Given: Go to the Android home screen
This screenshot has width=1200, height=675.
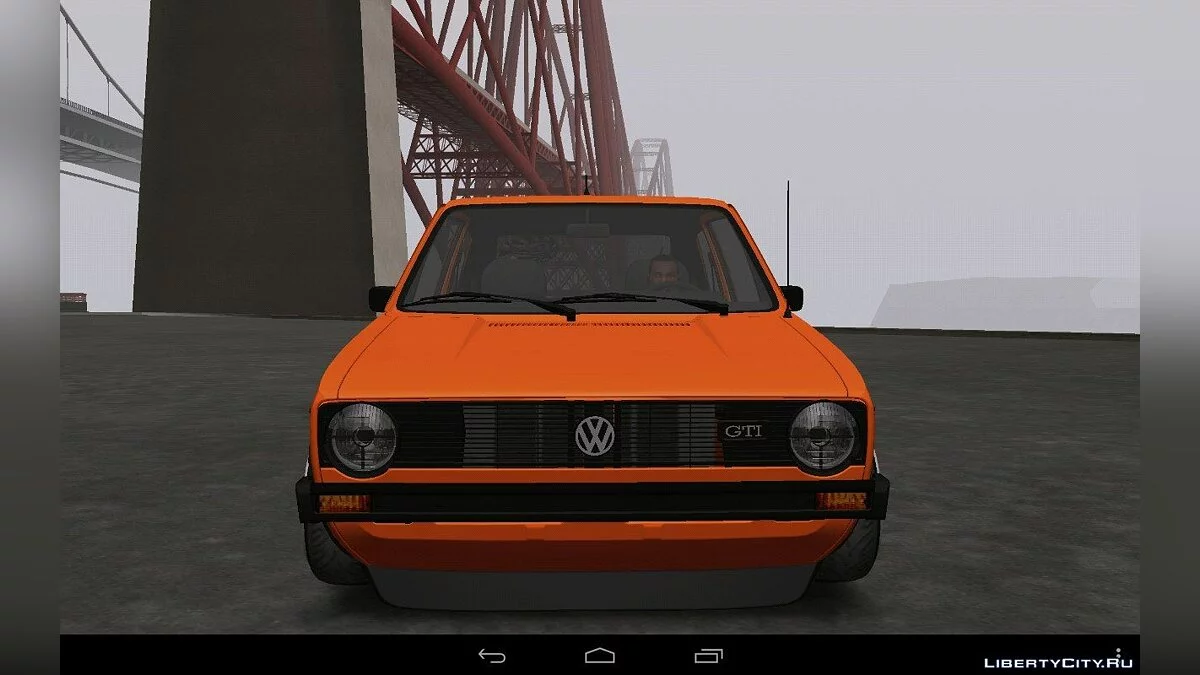Looking at the screenshot, I should 600,656.
